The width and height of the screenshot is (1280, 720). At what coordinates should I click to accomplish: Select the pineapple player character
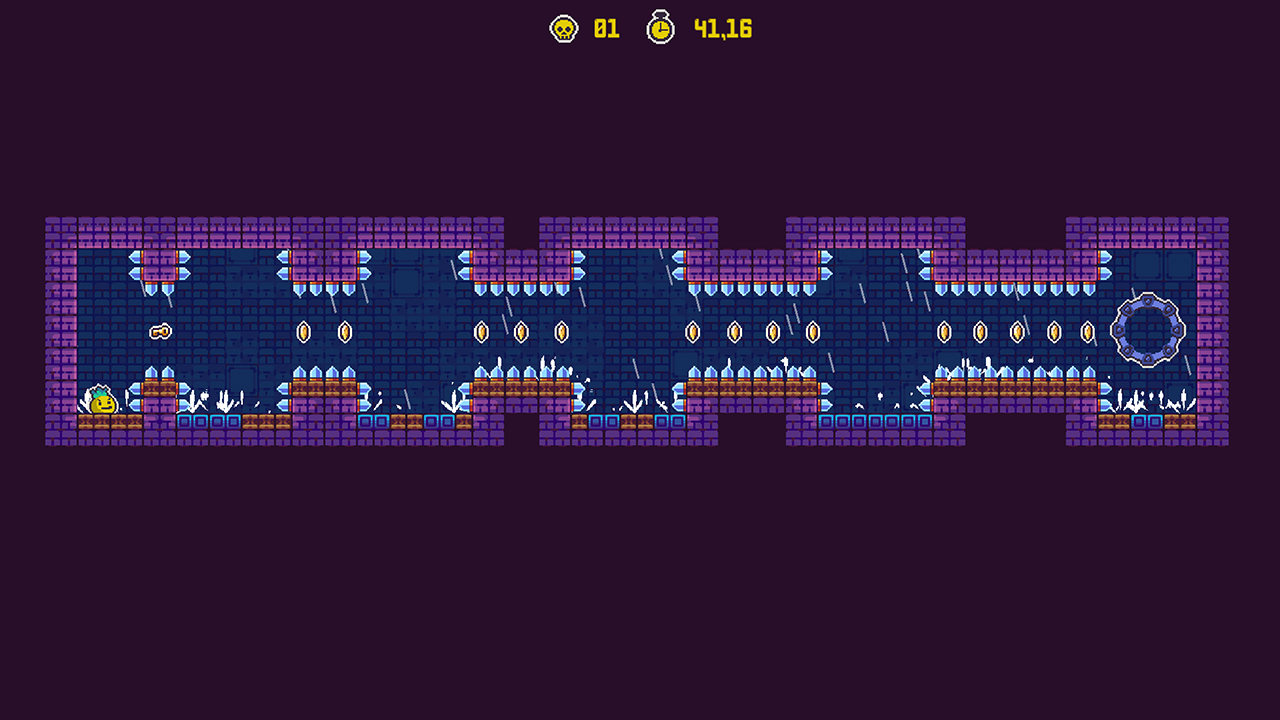point(101,402)
